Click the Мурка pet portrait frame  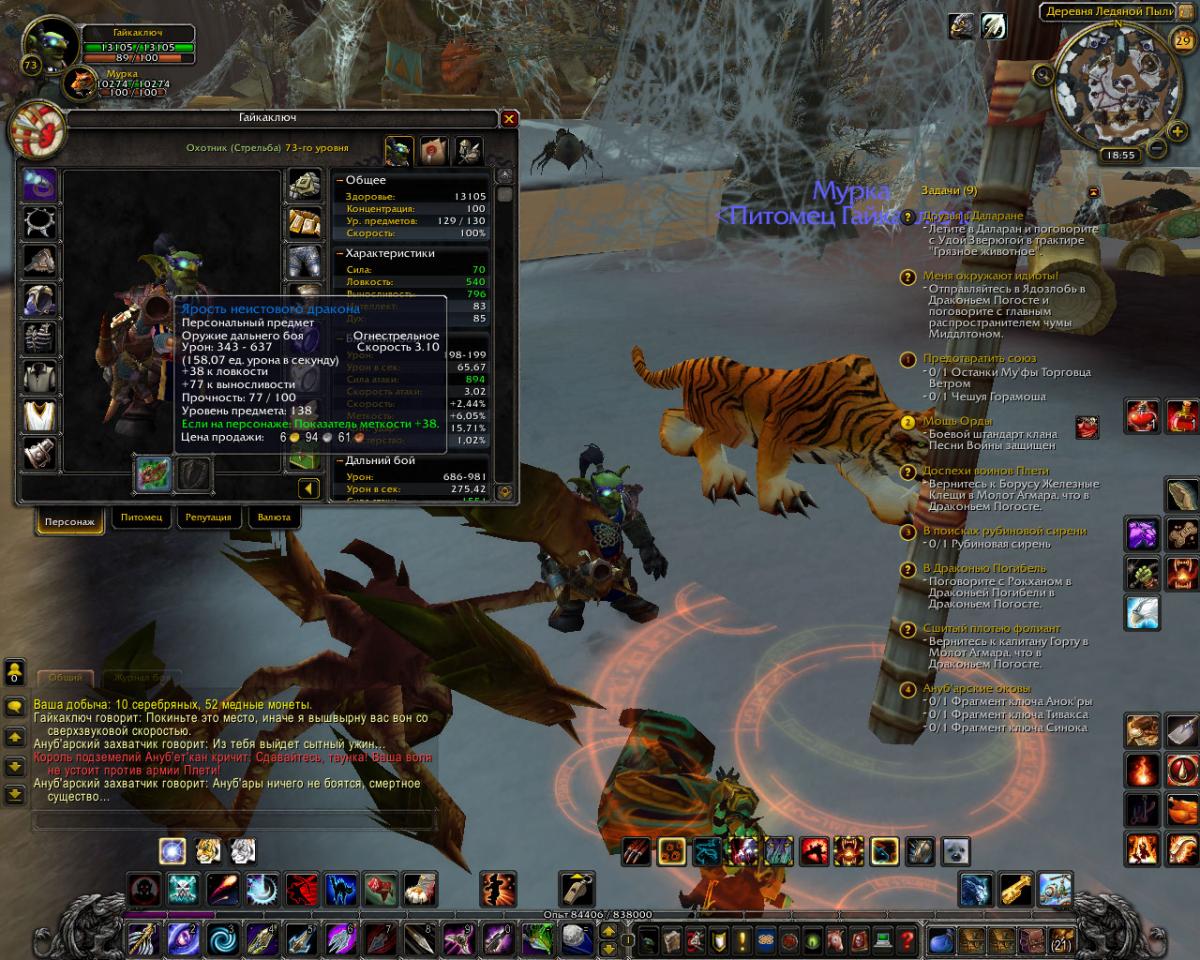79,83
